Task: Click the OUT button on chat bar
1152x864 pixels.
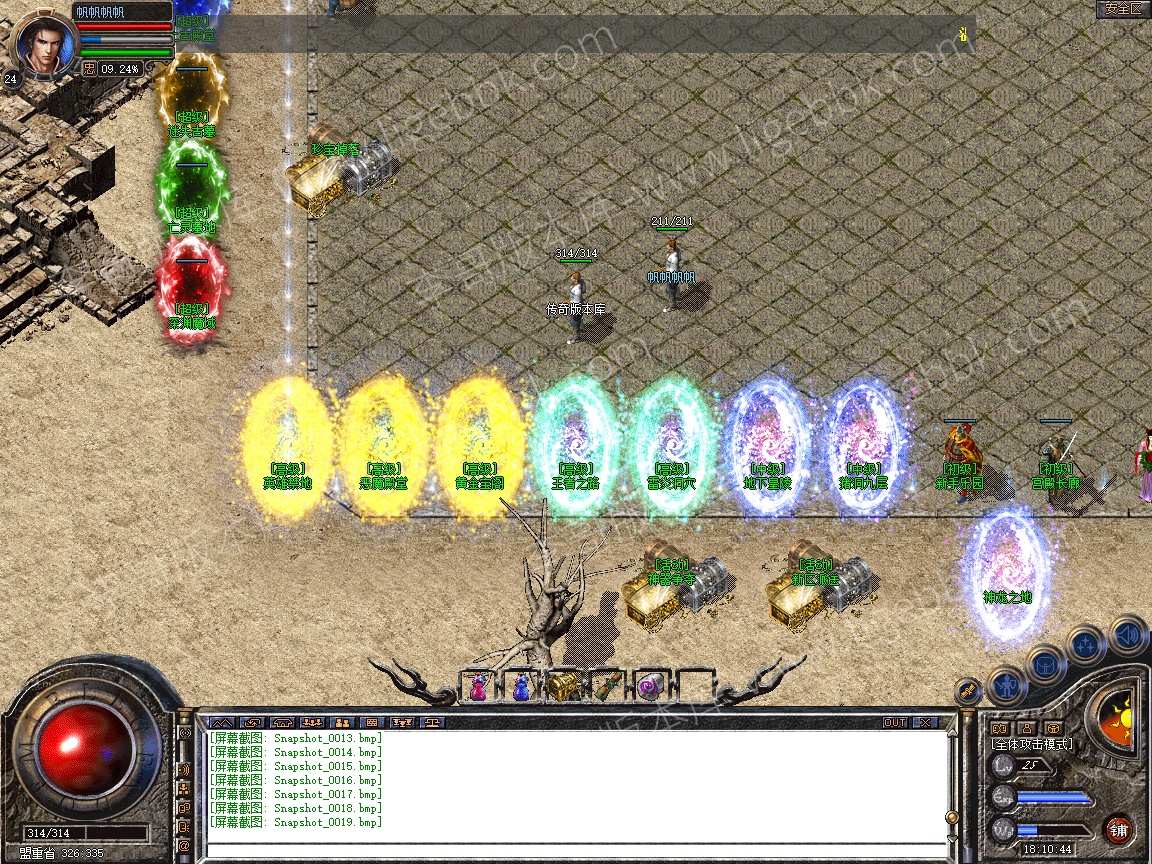Action: 894,722
